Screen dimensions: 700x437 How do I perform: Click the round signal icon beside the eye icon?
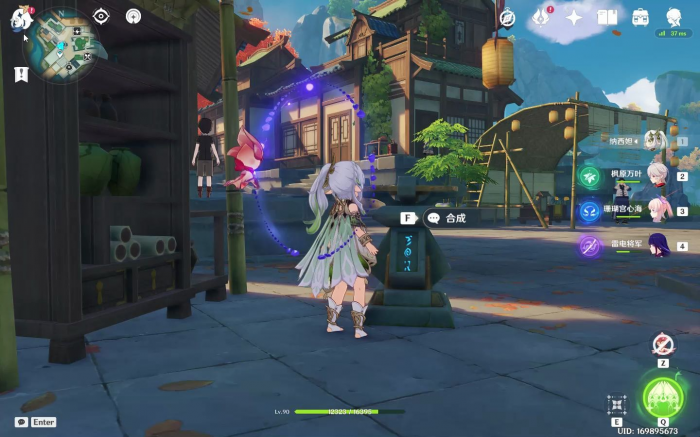pyautogui.click(x=133, y=16)
